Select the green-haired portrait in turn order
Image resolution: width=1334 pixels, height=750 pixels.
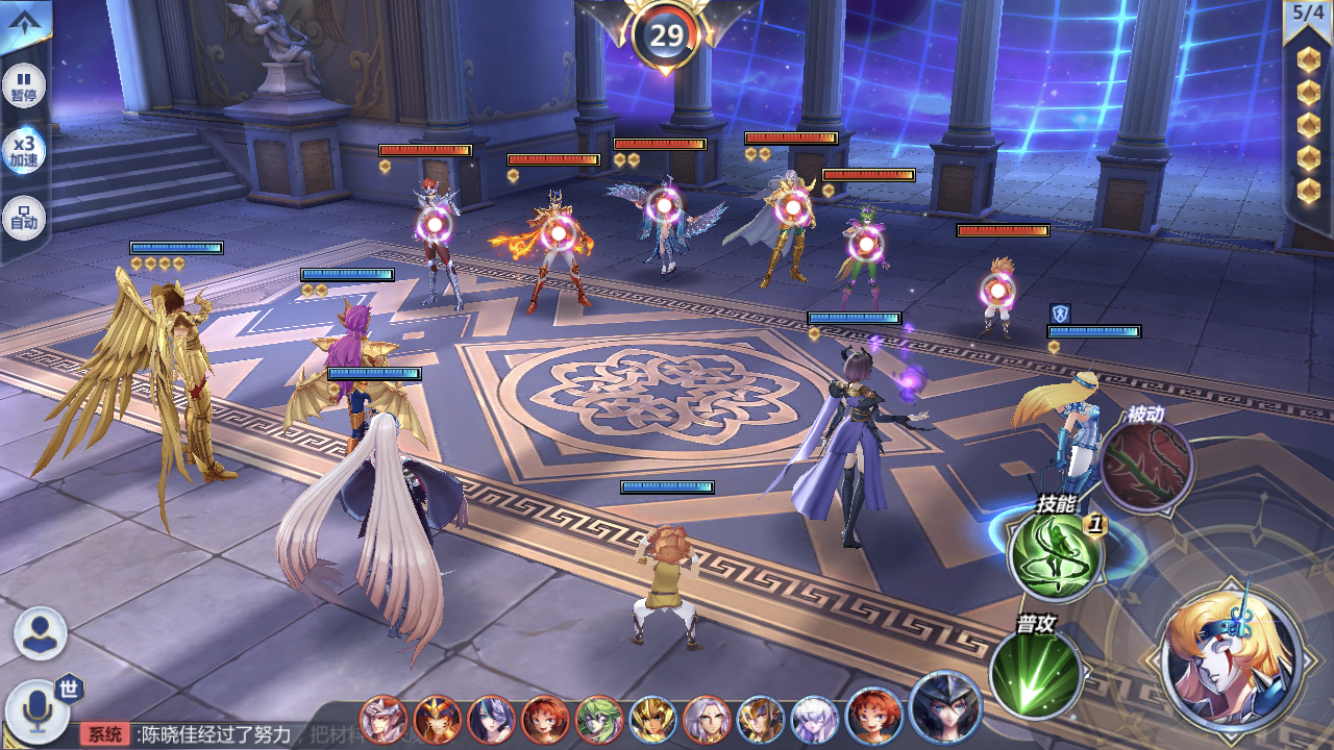click(x=599, y=720)
